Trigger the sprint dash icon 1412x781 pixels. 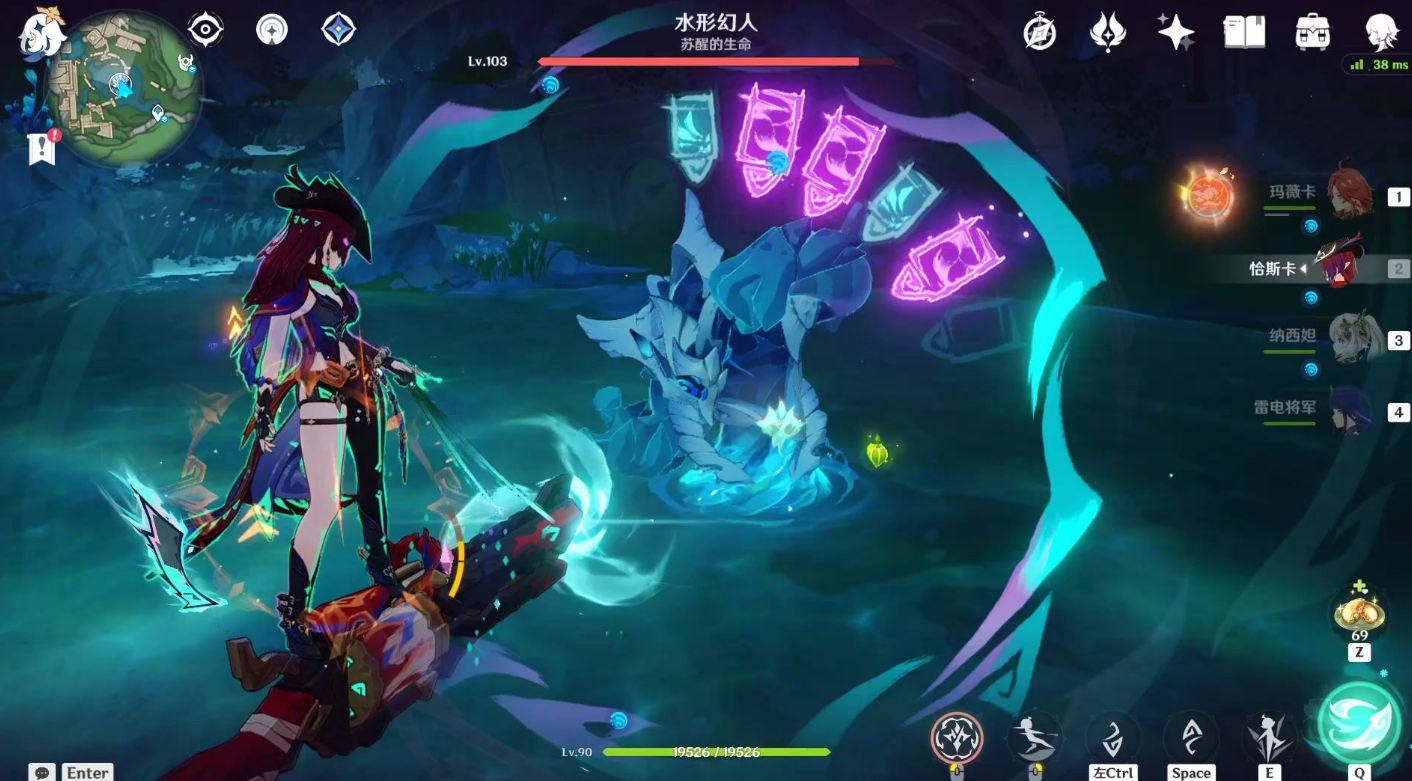point(1035,738)
